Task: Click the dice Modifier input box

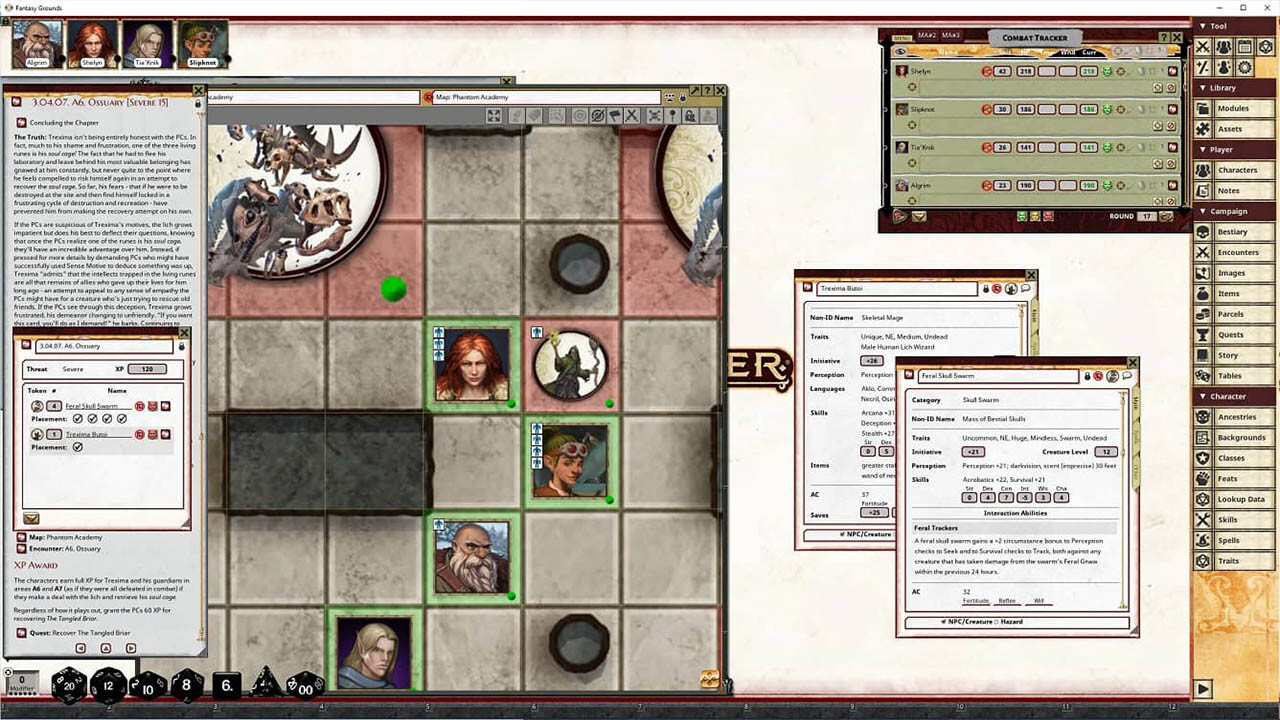Action: [22, 679]
